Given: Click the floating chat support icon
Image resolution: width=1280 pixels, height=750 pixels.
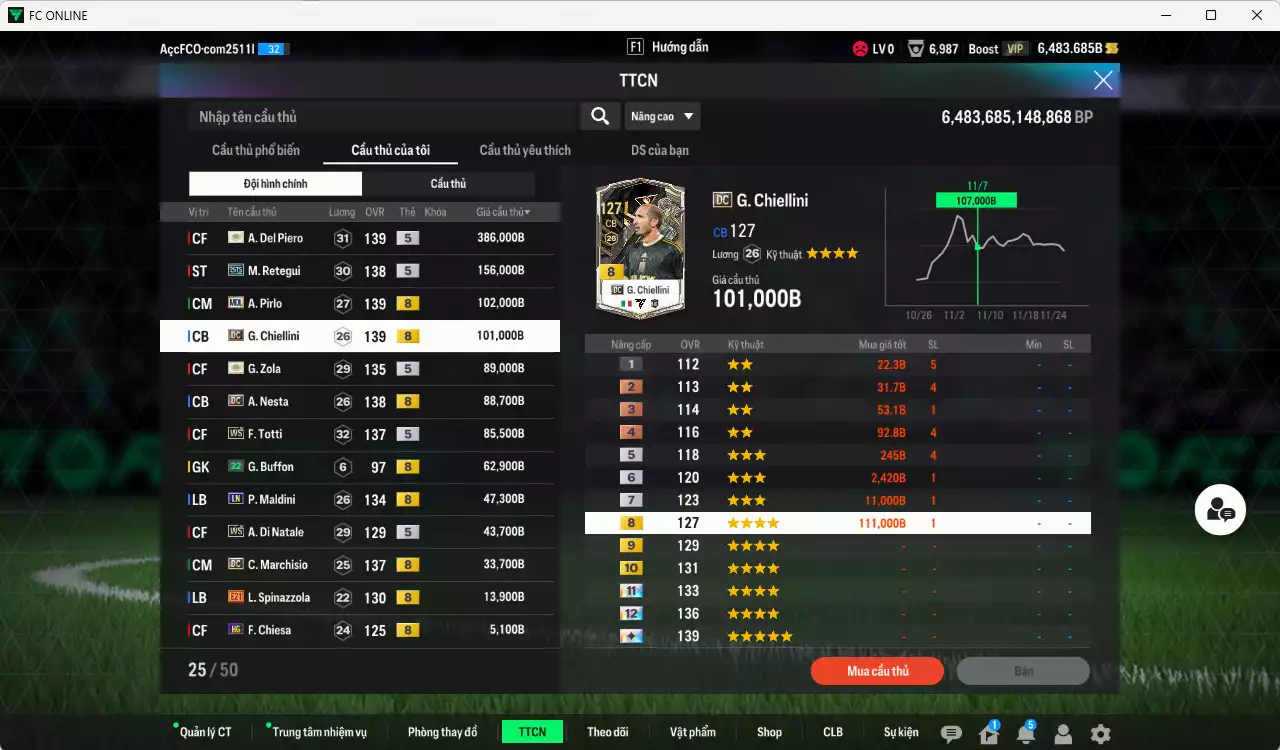Looking at the screenshot, I should point(1219,510).
